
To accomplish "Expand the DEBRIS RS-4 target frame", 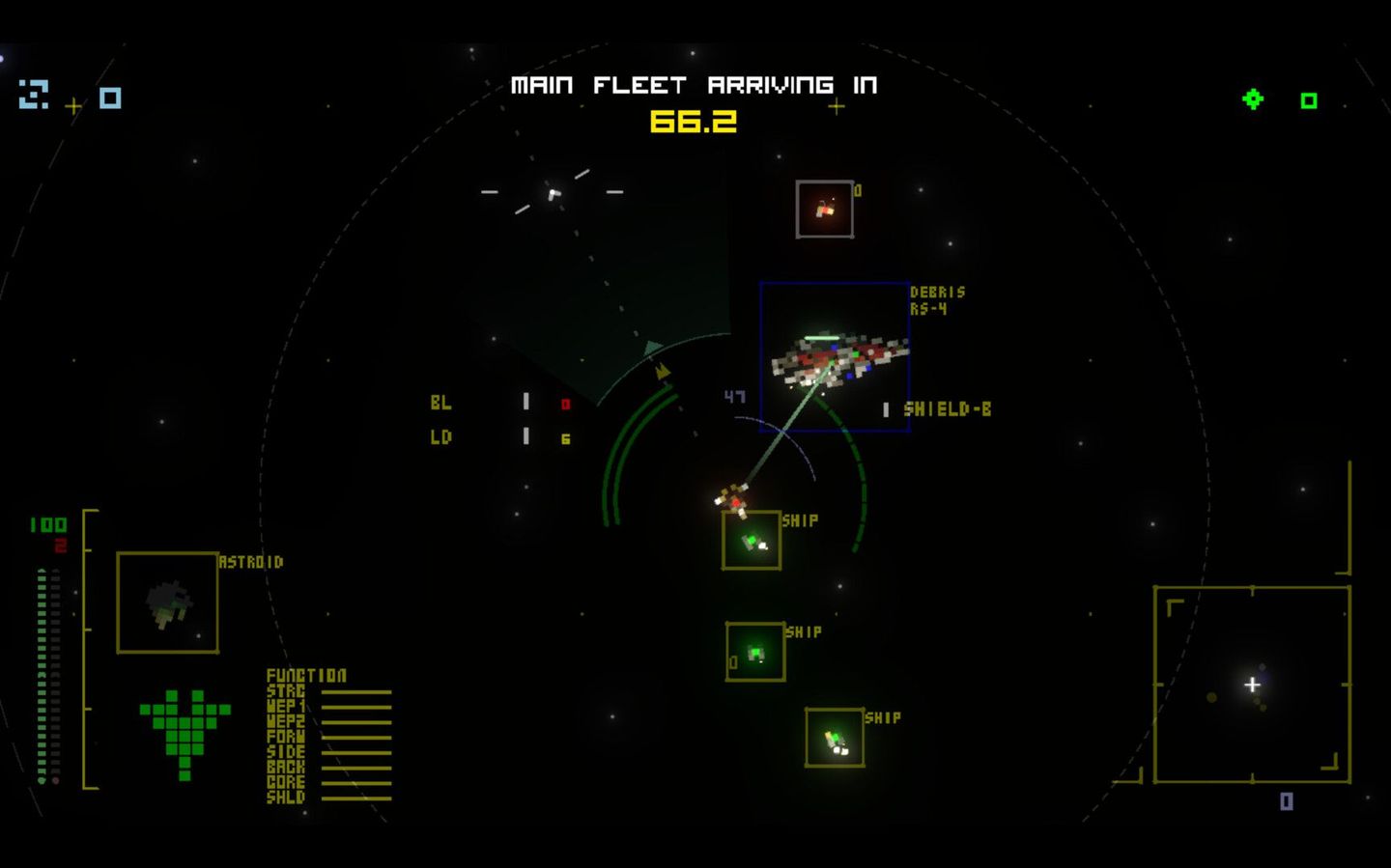I will (835, 357).
